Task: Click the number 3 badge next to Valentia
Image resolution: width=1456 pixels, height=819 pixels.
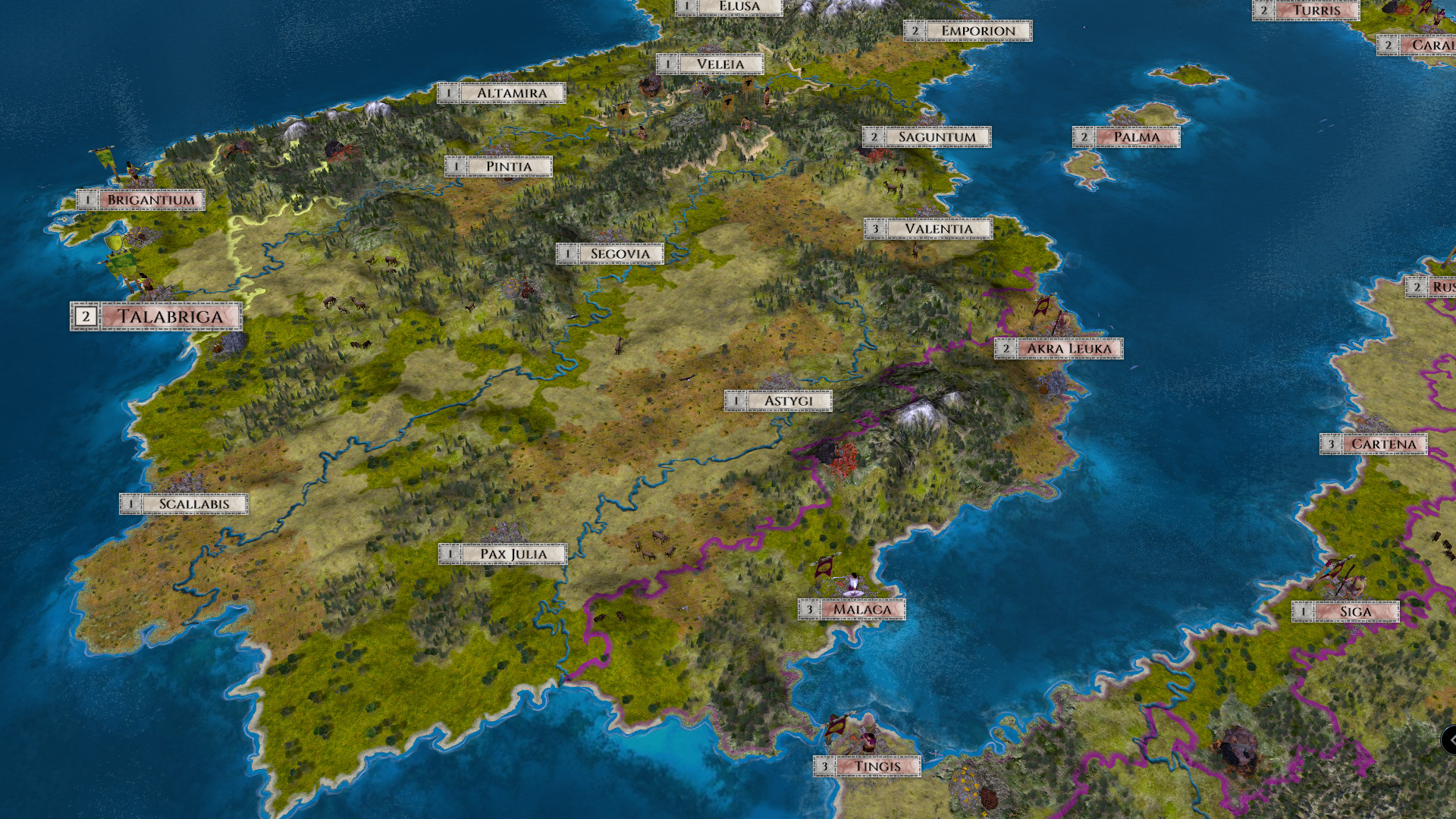Action: pyautogui.click(x=877, y=227)
